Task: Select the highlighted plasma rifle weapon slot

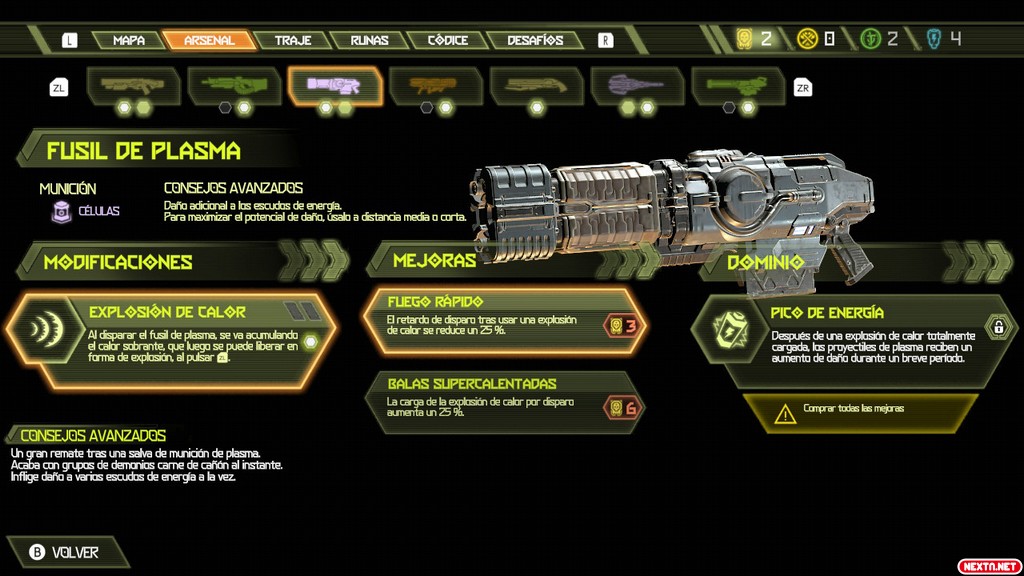Action: point(335,86)
